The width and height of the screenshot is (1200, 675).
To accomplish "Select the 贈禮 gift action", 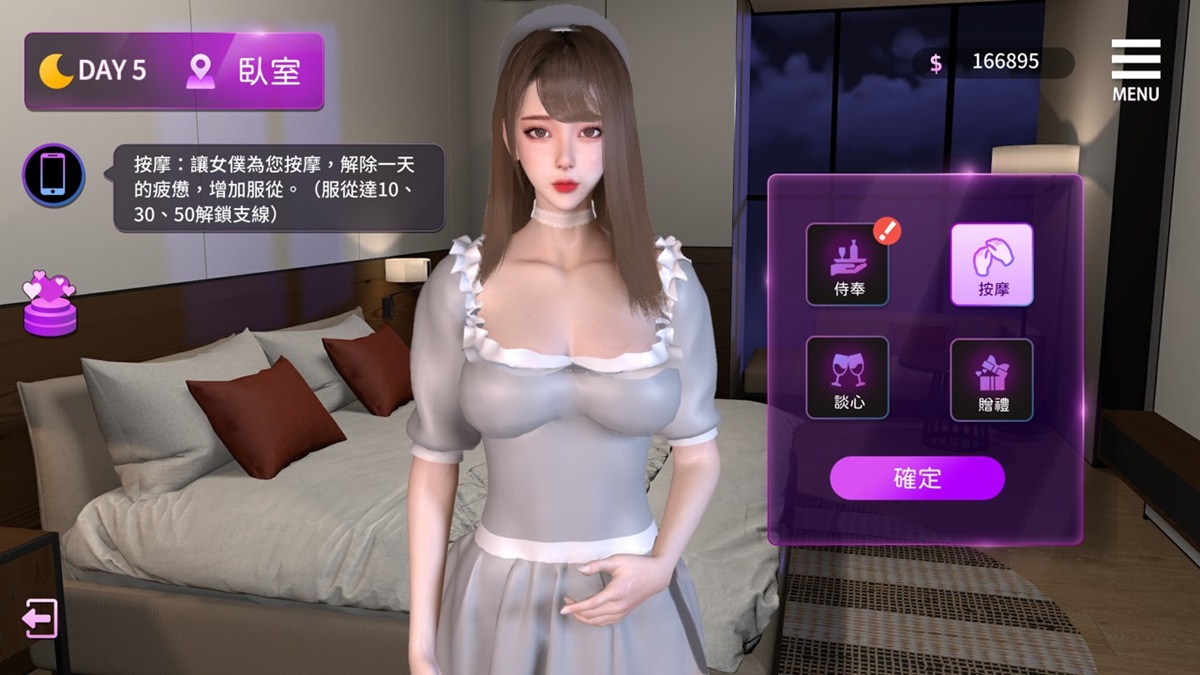I will coord(991,379).
